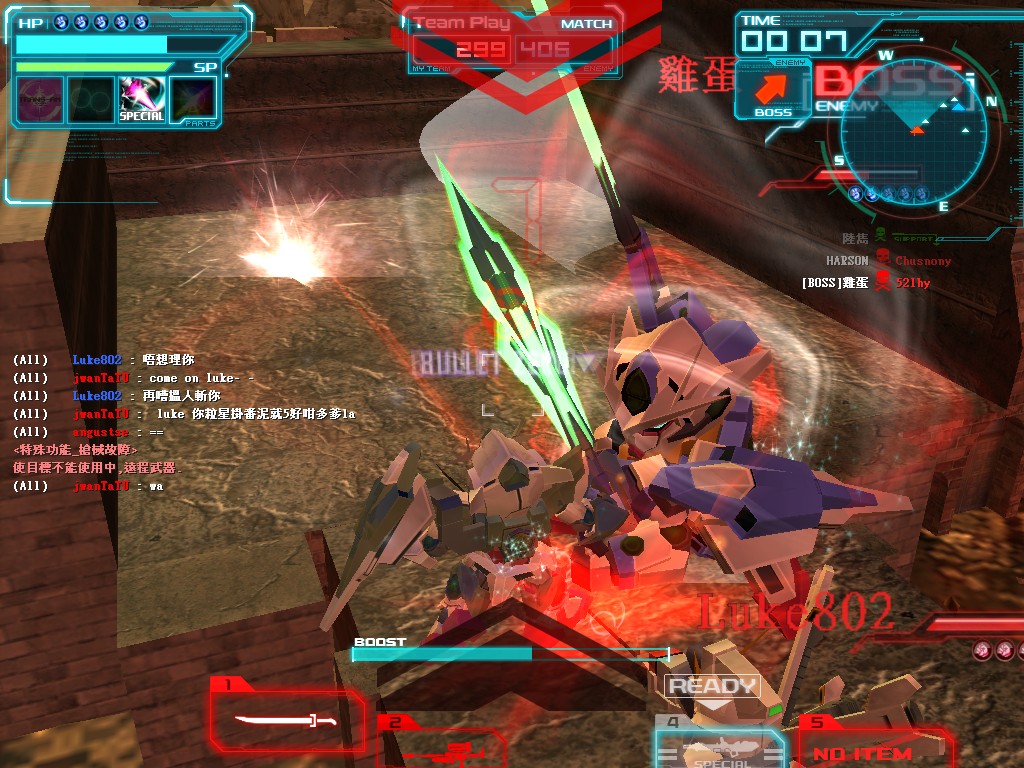Select the Trans-Am skill slot

click(40, 99)
